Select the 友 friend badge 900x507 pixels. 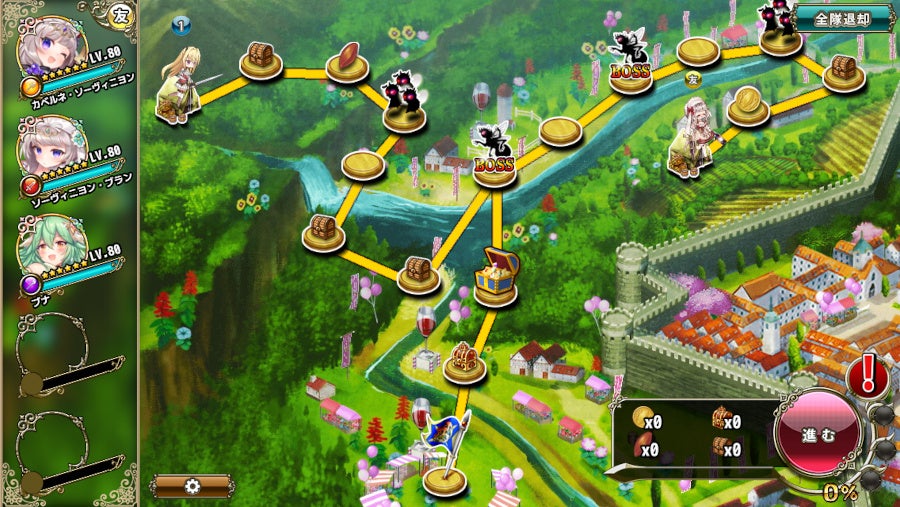pos(121,14)
